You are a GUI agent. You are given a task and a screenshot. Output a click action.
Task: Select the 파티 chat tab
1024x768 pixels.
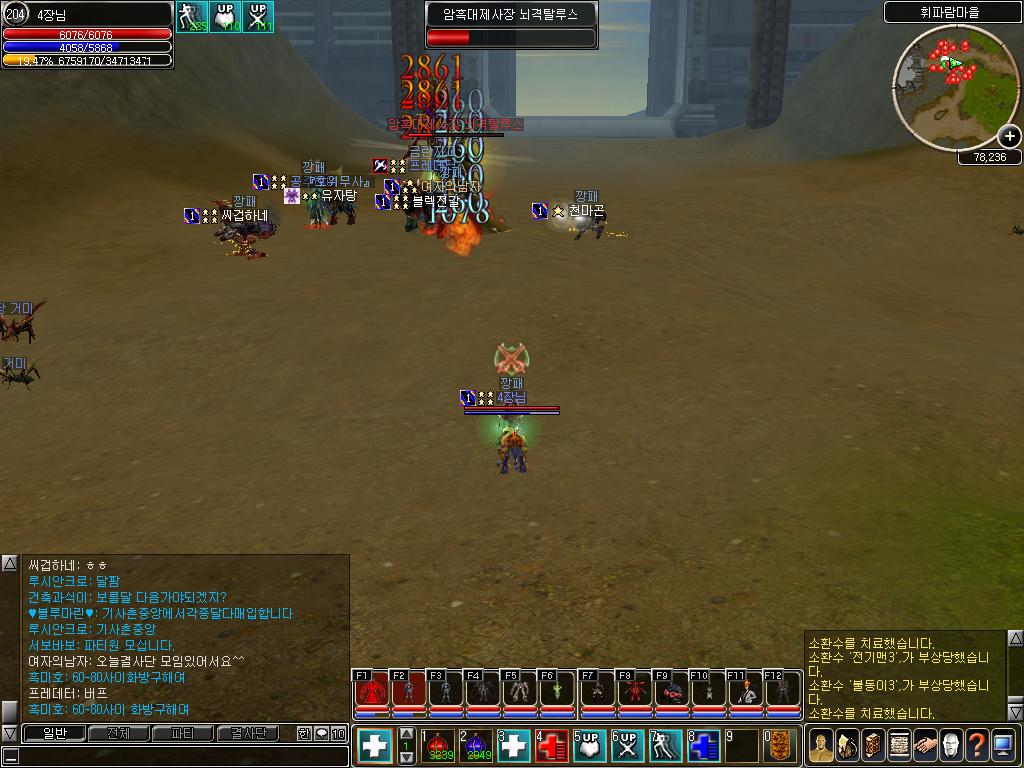click(x=183, y=733)
